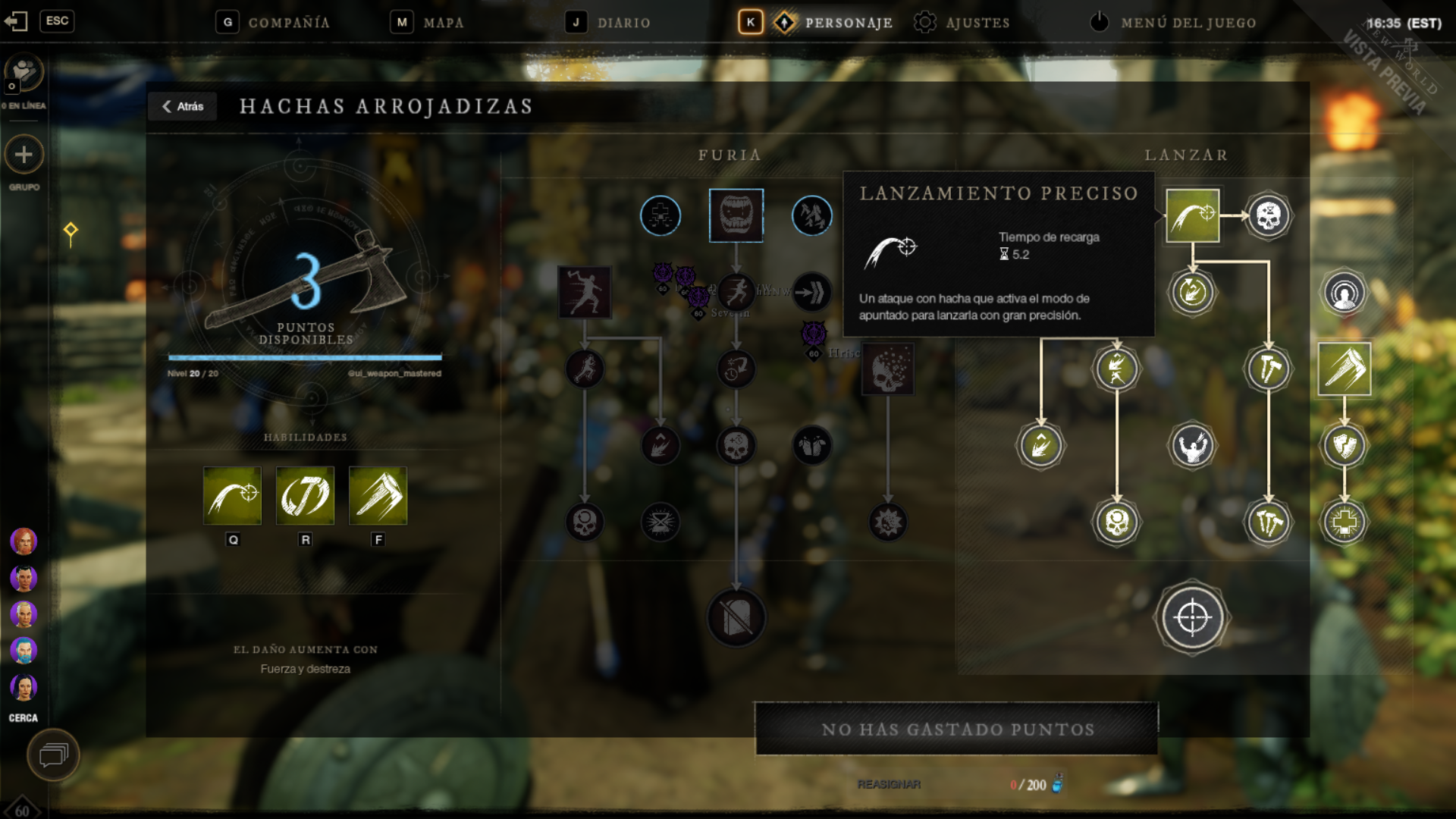Open the online social icon
The width and height of the screenshot is (1456, 819).
point(24,74)
